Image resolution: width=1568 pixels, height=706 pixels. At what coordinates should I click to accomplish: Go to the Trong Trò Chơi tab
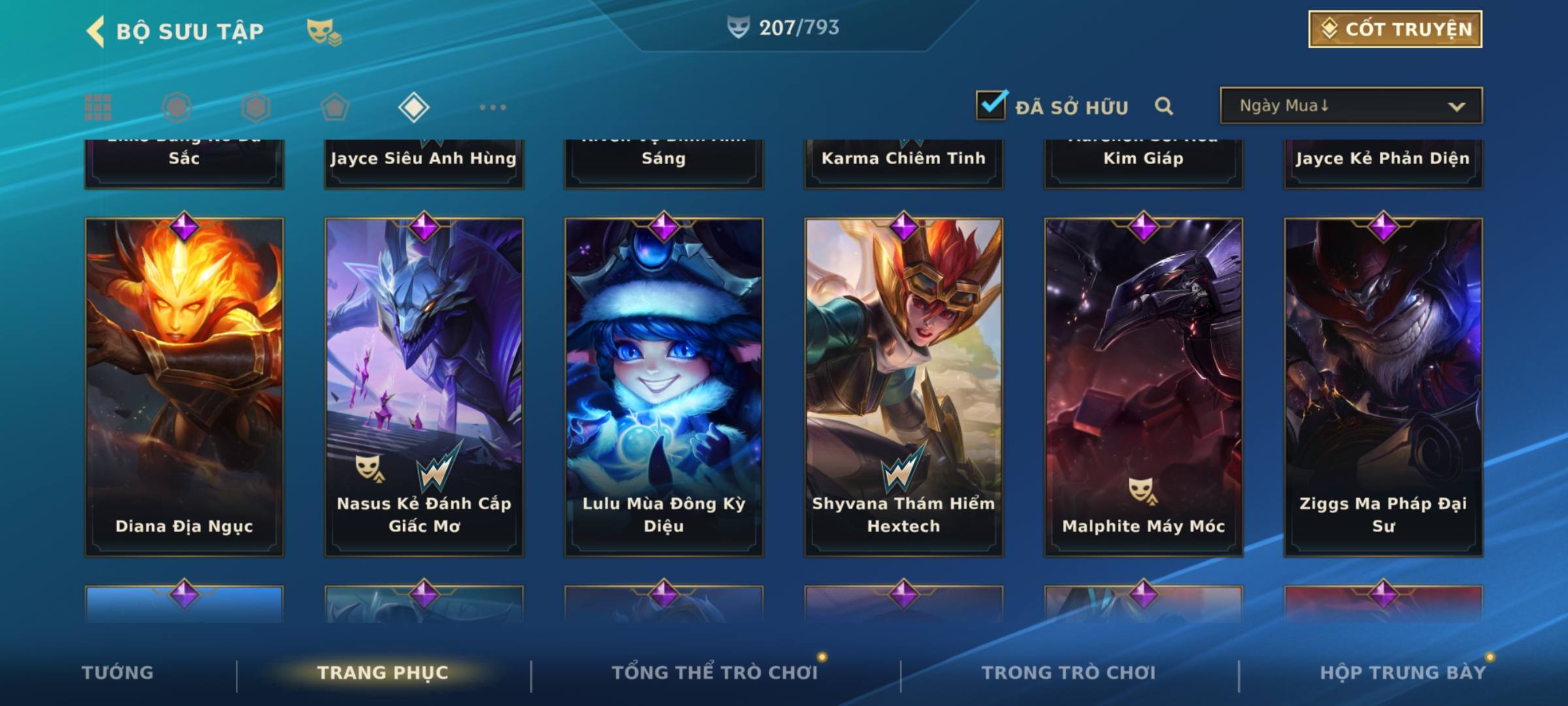click(x=1068, y=673)
